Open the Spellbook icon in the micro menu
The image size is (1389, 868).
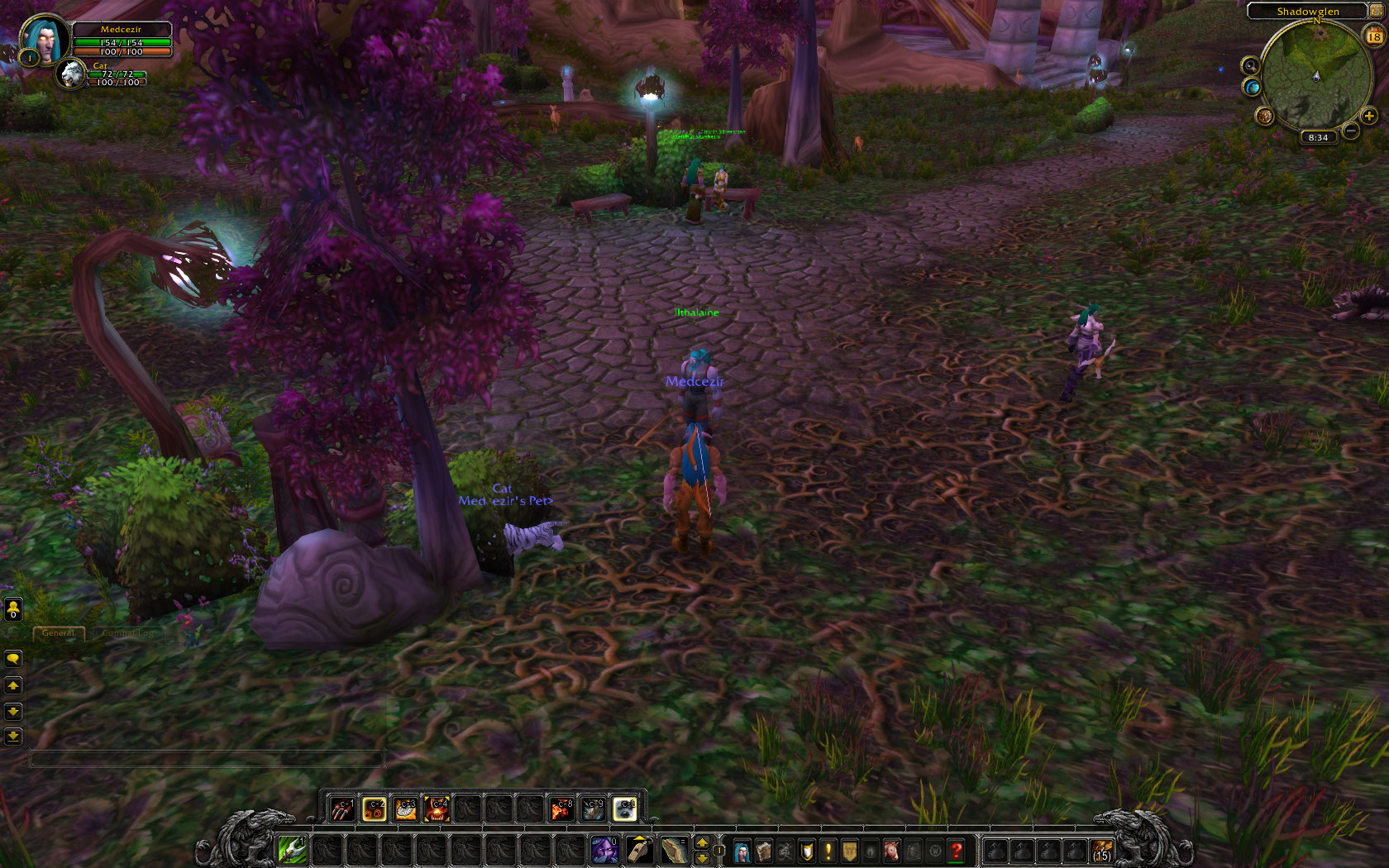coord(763,849)
